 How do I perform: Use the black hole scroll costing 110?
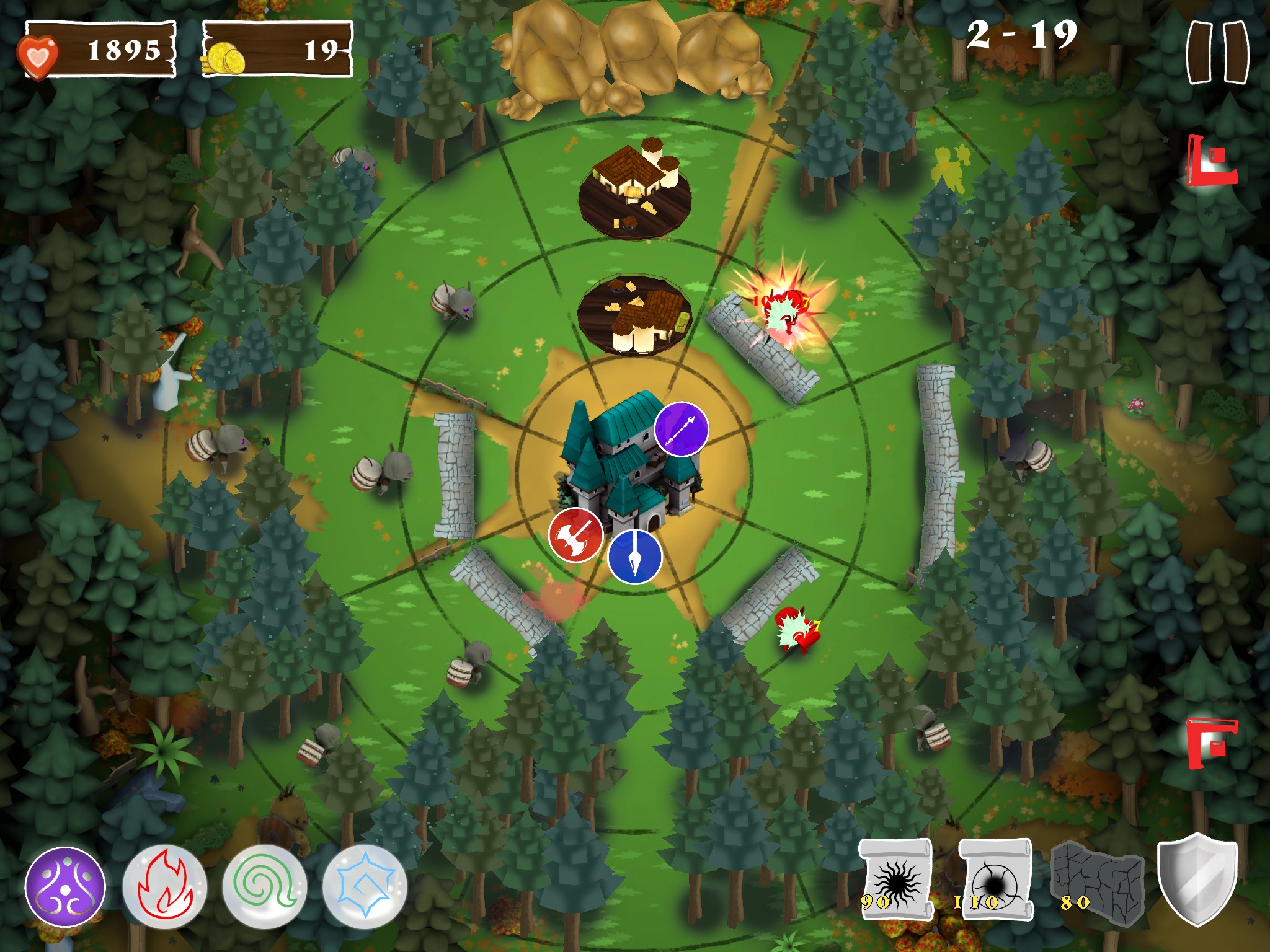coord(995,880)
